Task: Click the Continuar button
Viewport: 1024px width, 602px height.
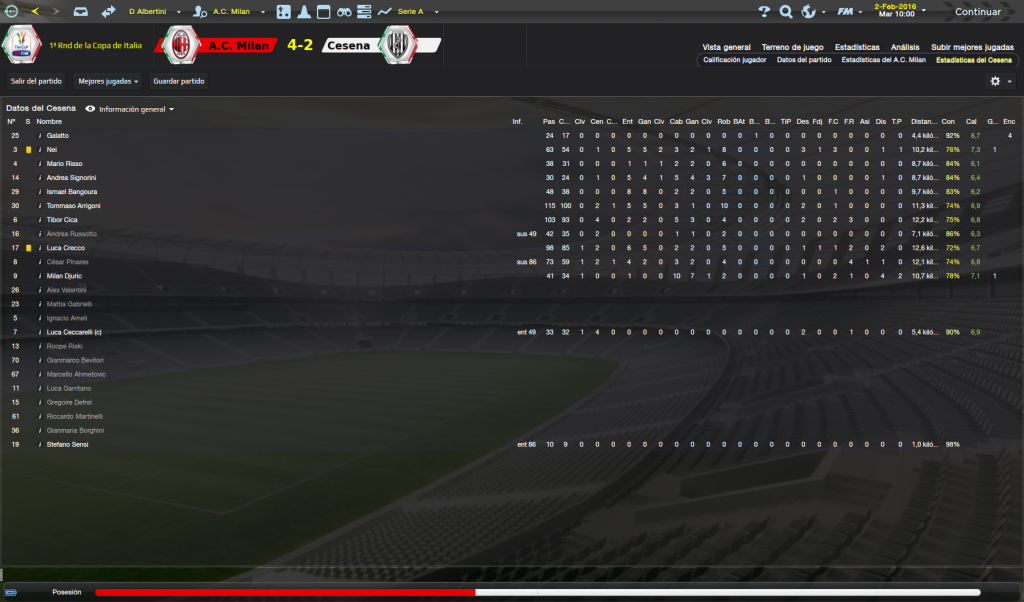Action: pyautogui.click(x=977, y=12)
